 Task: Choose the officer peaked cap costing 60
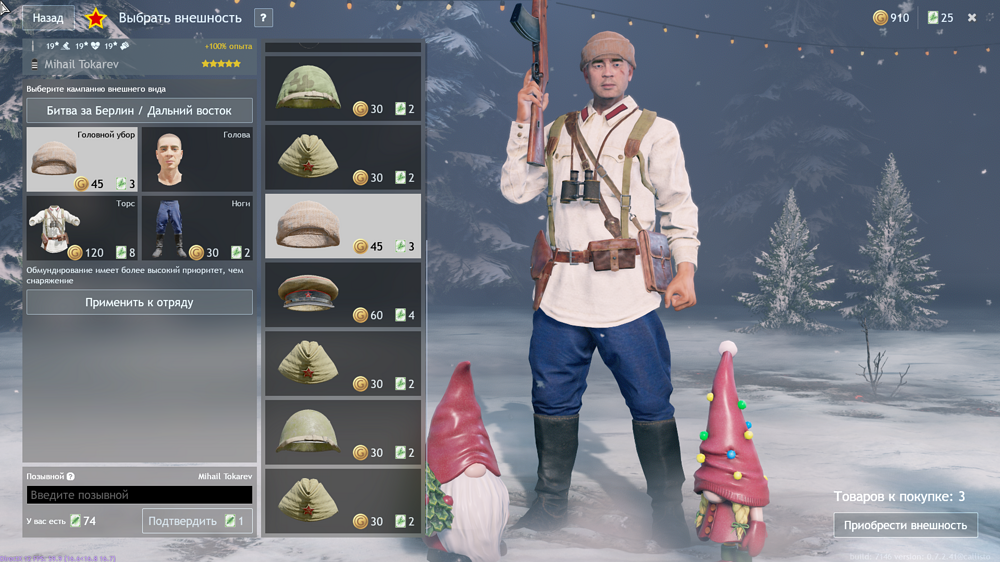coord(343,295)
